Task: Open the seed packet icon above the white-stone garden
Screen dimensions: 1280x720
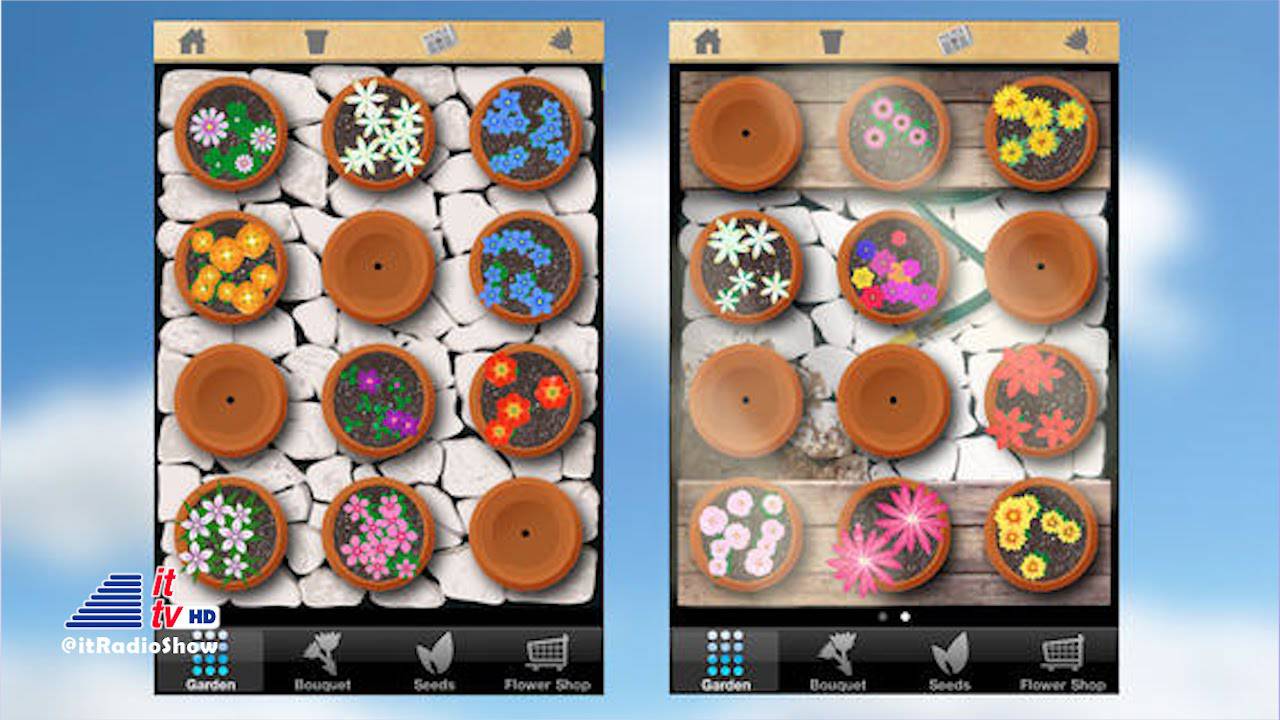Action: [x=437, y=40]
